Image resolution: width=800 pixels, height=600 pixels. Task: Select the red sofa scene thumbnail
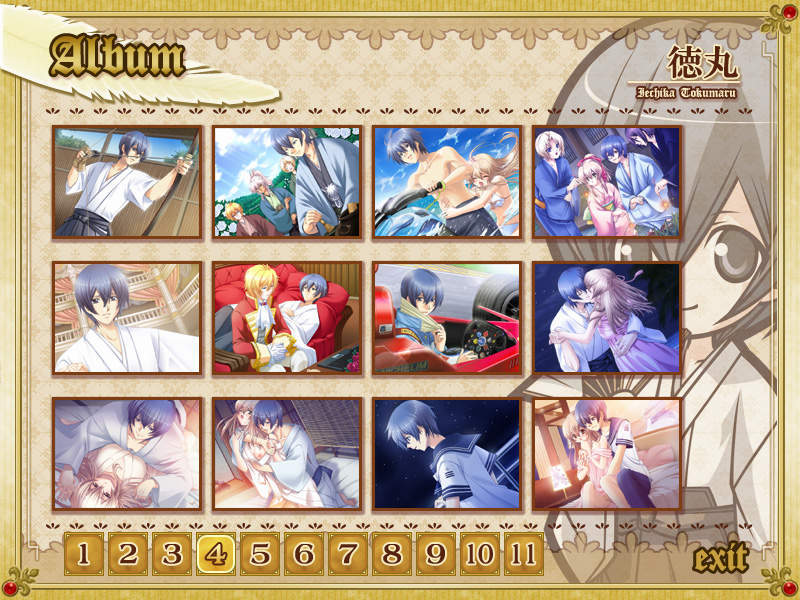tap(287, 318)
